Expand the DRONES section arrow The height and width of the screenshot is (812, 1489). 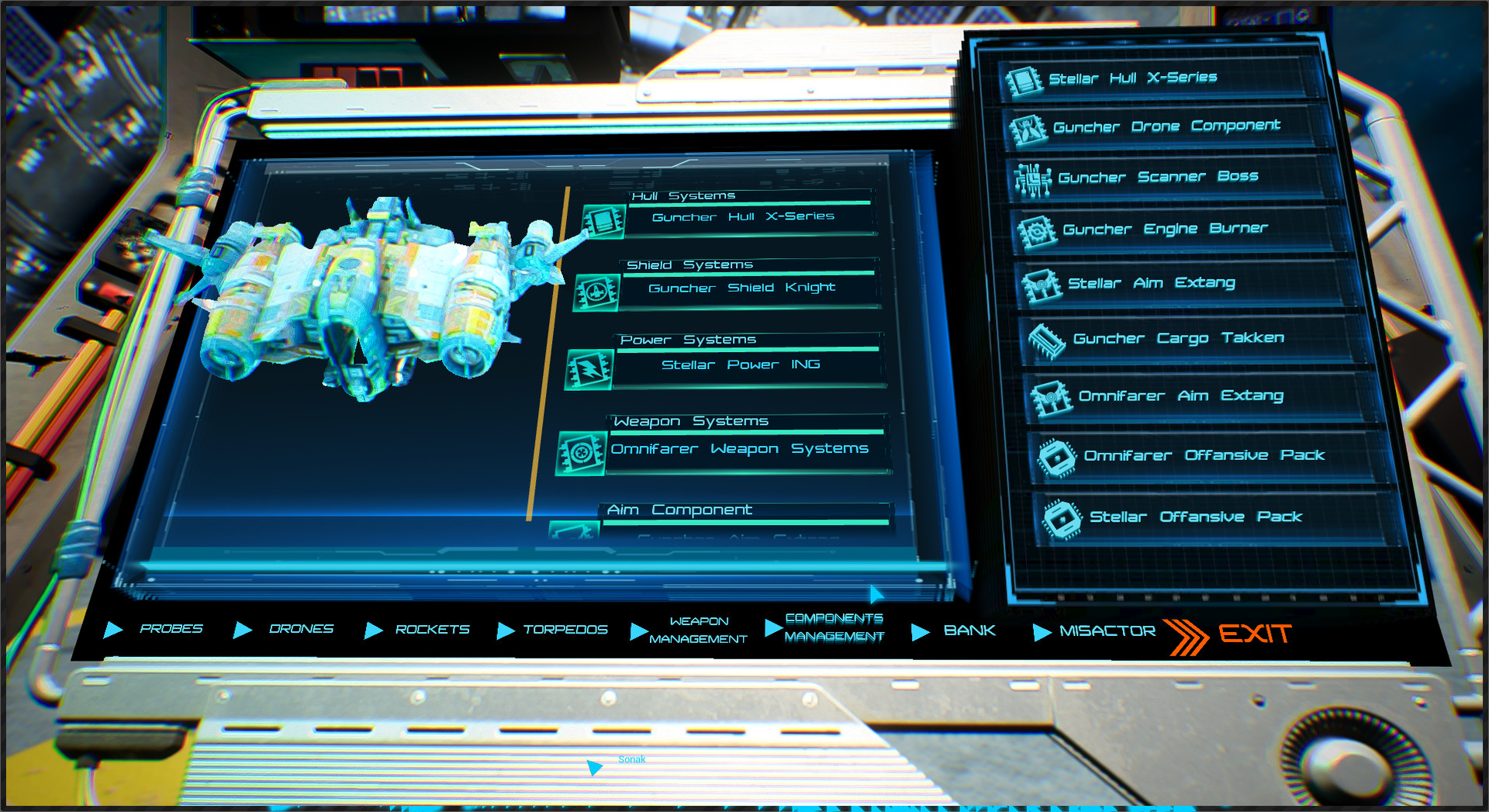[x=243, y=630]
